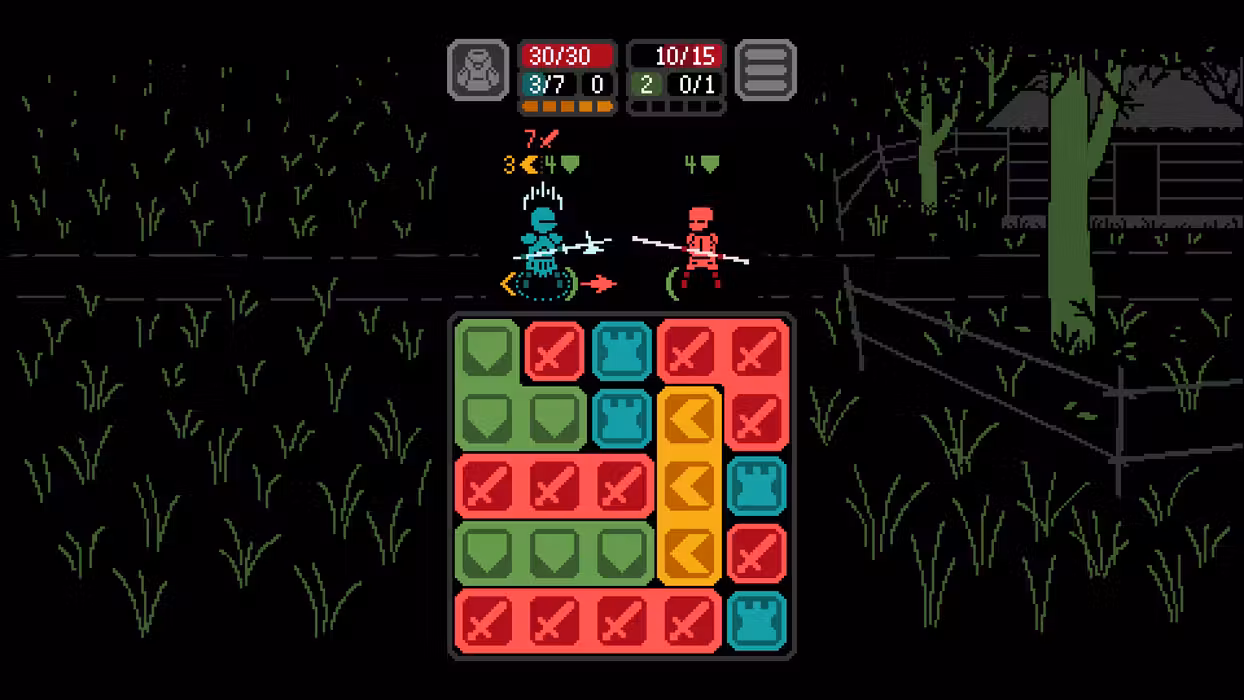The width and height of the screenshot is (1244, 700).
Task: Select the red block with four swords
Action: (587, 620)
